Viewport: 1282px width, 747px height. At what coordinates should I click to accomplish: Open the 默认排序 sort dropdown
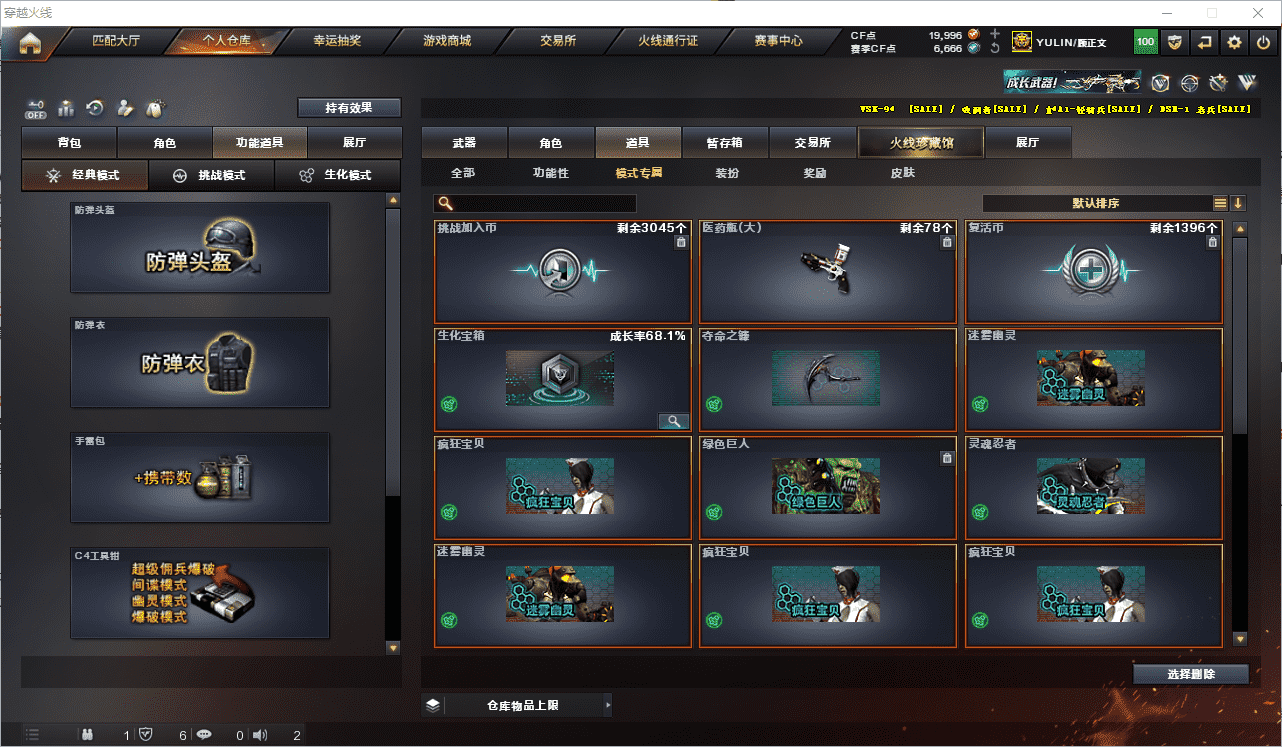(1096, 203)
